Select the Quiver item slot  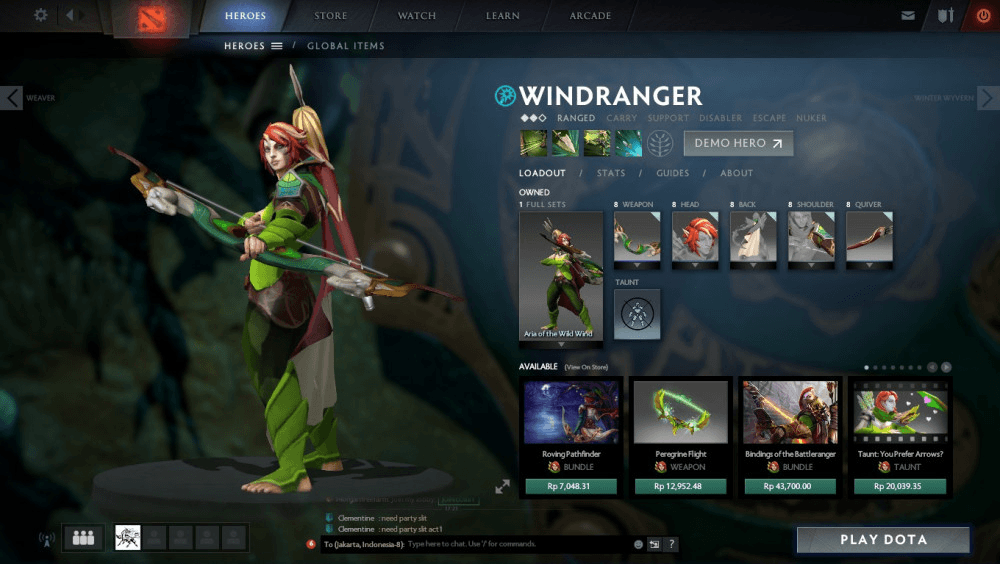point(869,237)
